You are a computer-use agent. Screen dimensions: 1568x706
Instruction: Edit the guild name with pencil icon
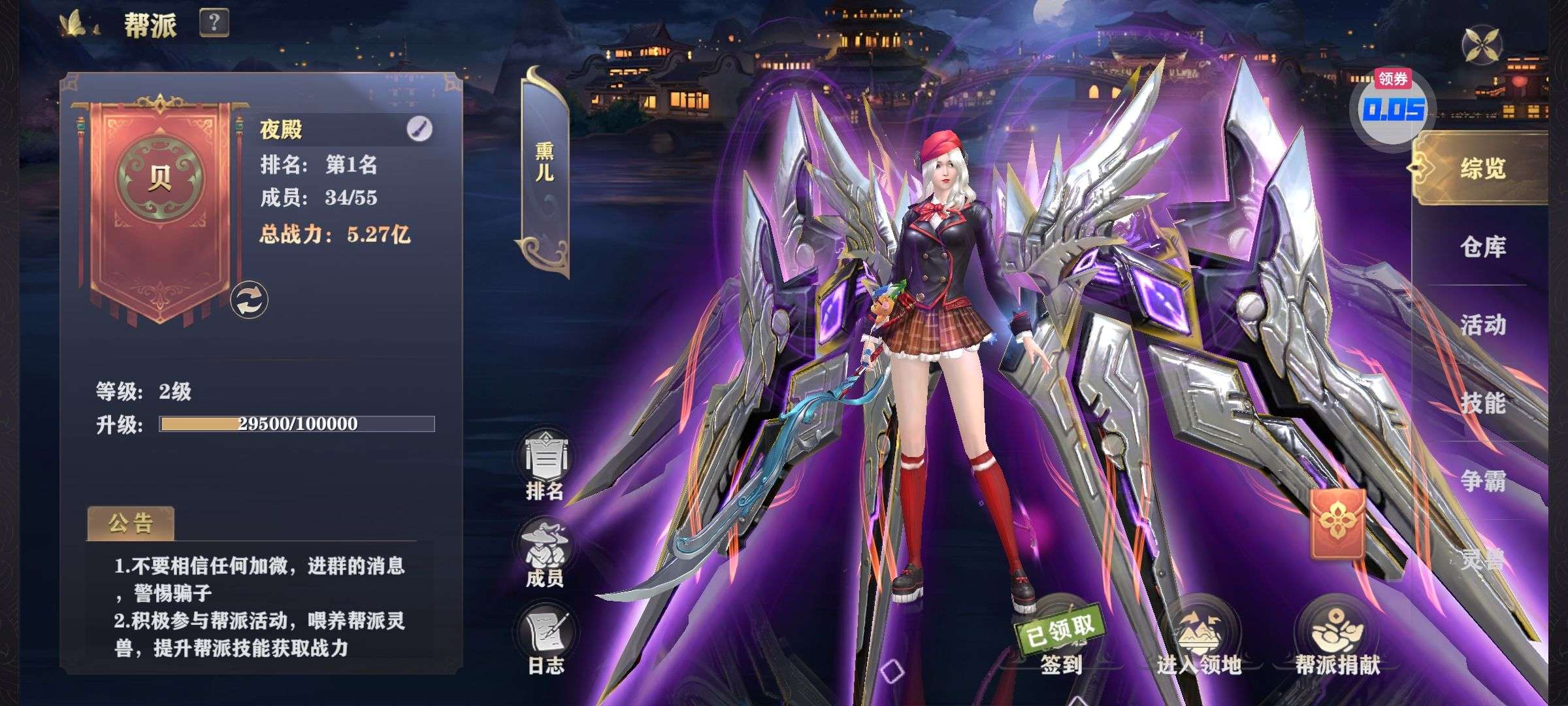419,129
